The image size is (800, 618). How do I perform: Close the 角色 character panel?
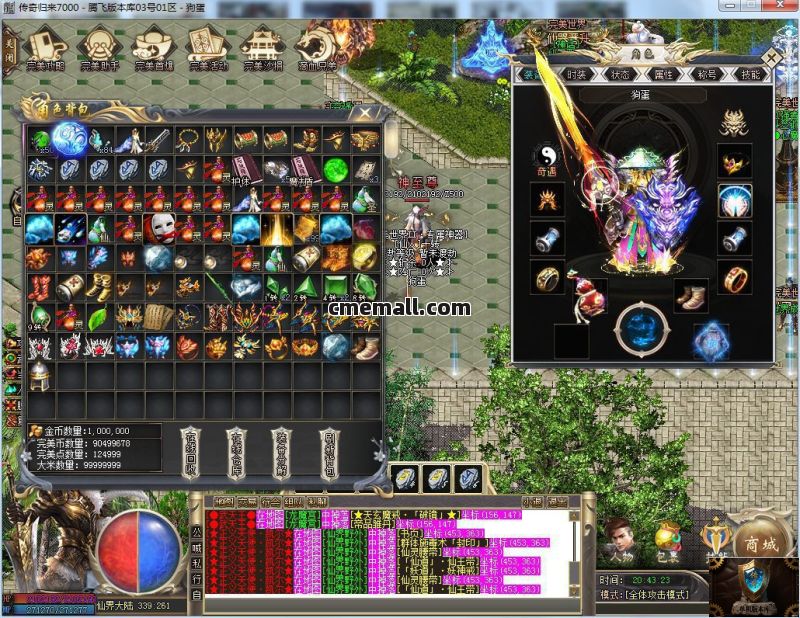(x=779, y=59)
